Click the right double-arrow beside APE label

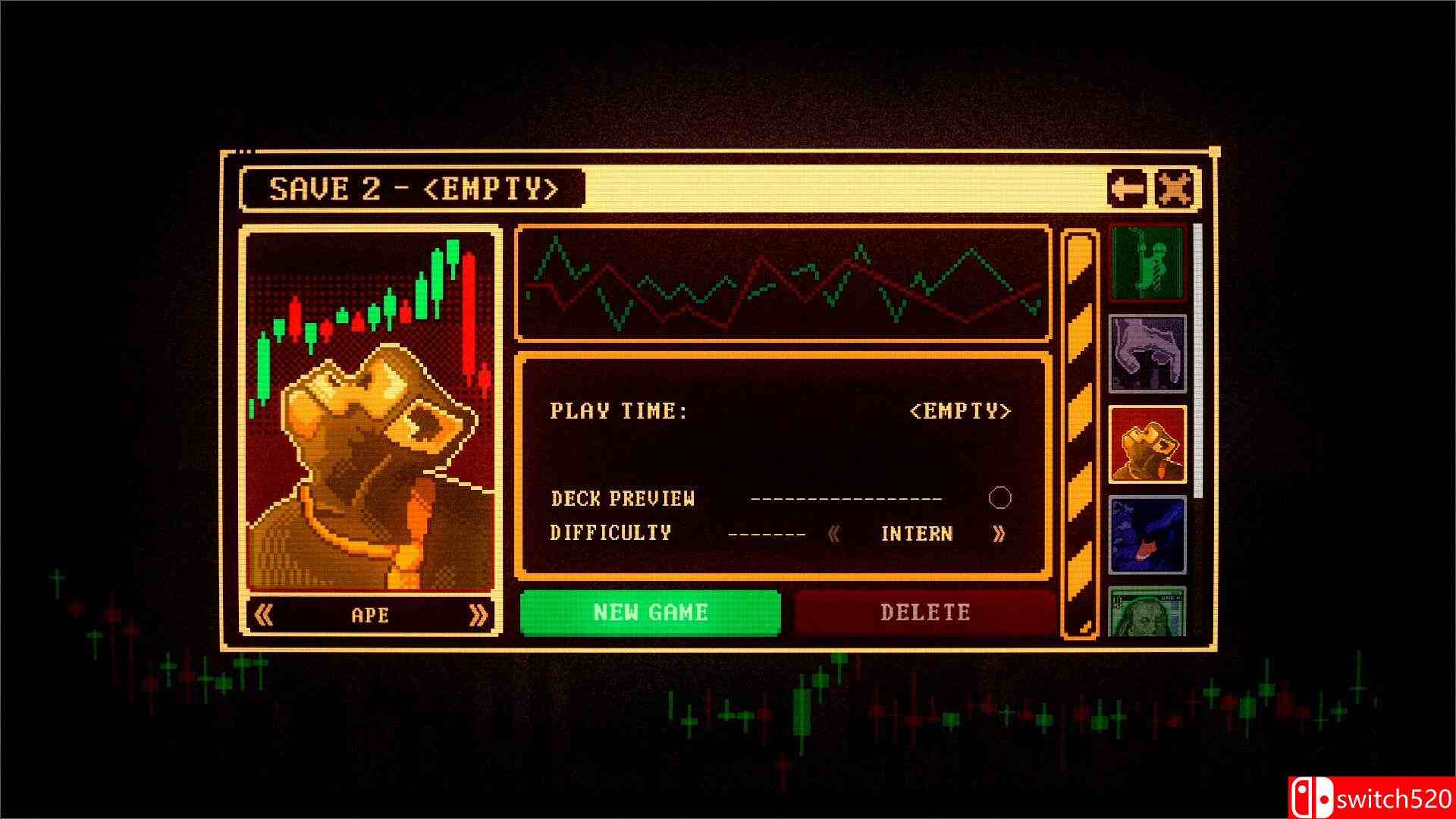(x=478, y=616)
